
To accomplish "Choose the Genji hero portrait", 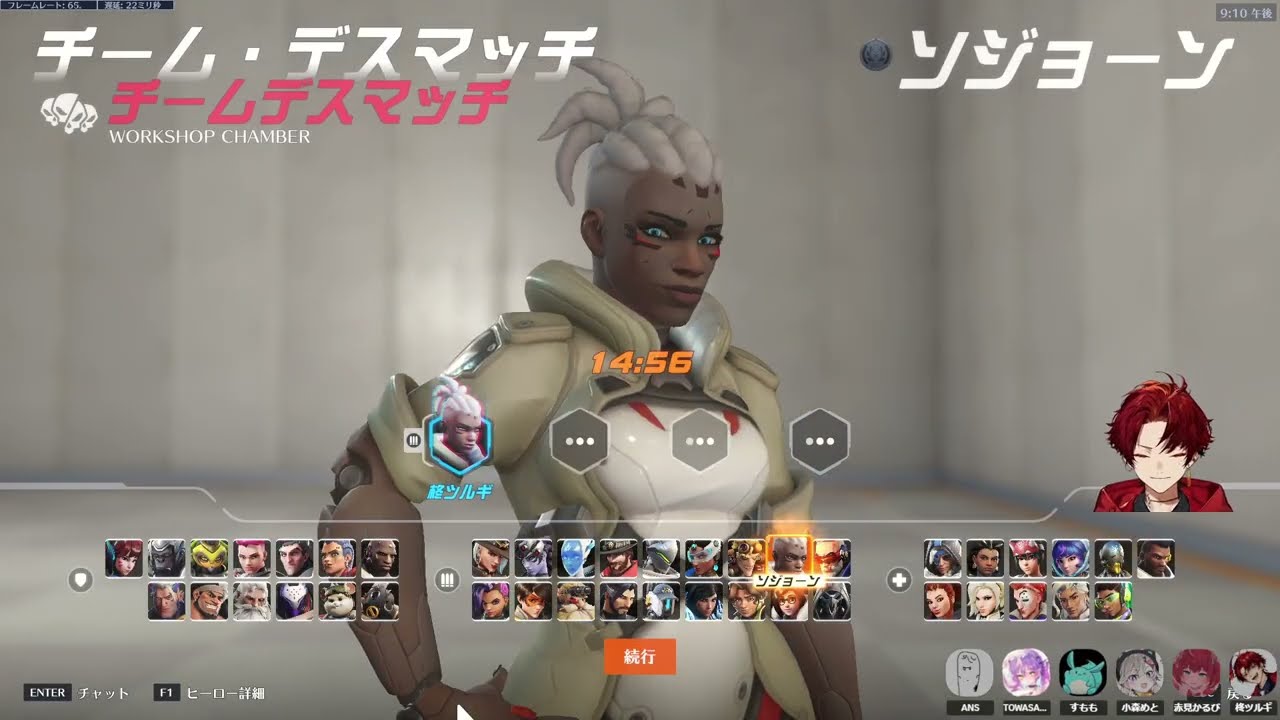I will point(661,558).
